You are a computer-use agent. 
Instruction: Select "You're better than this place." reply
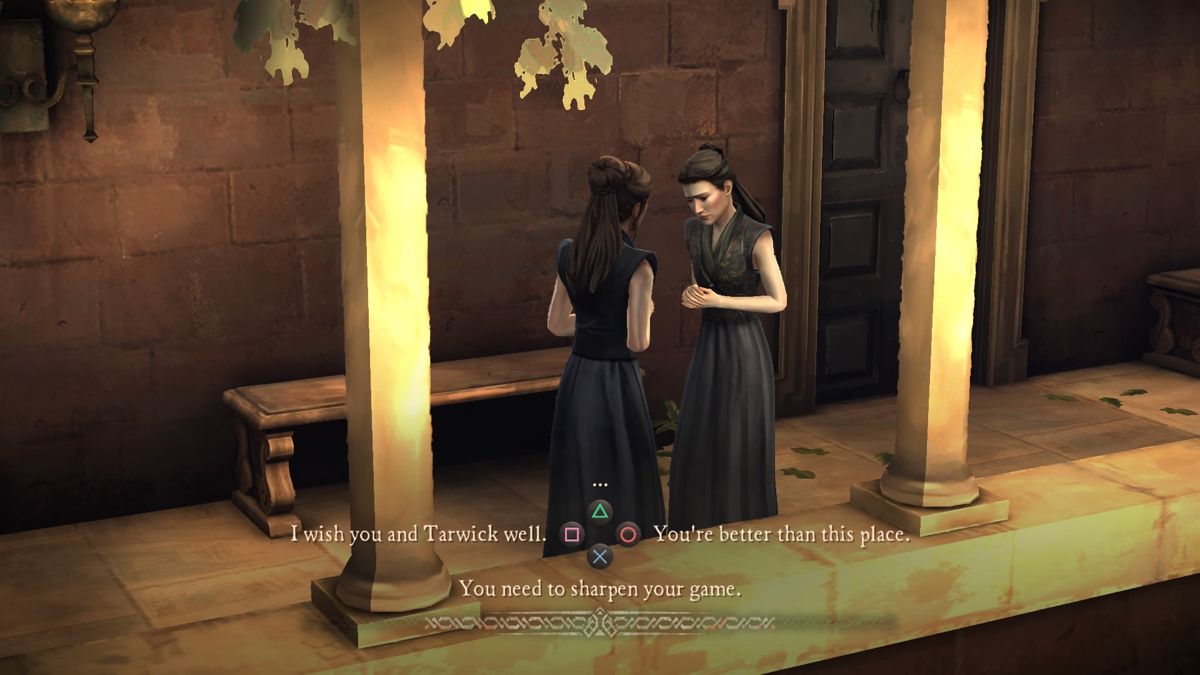(781, 533)
